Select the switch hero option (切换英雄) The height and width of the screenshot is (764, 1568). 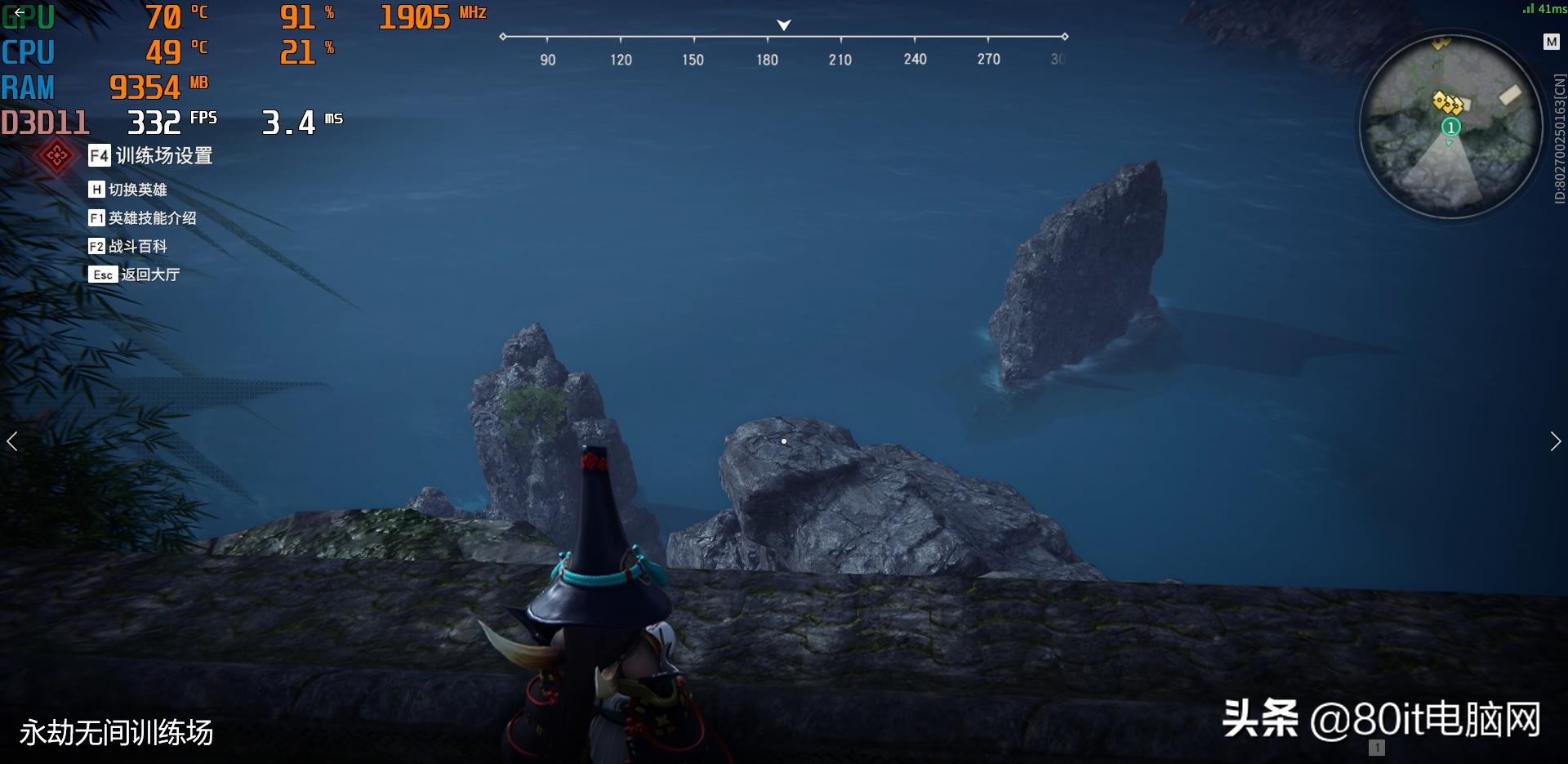(x=128, y=190)
